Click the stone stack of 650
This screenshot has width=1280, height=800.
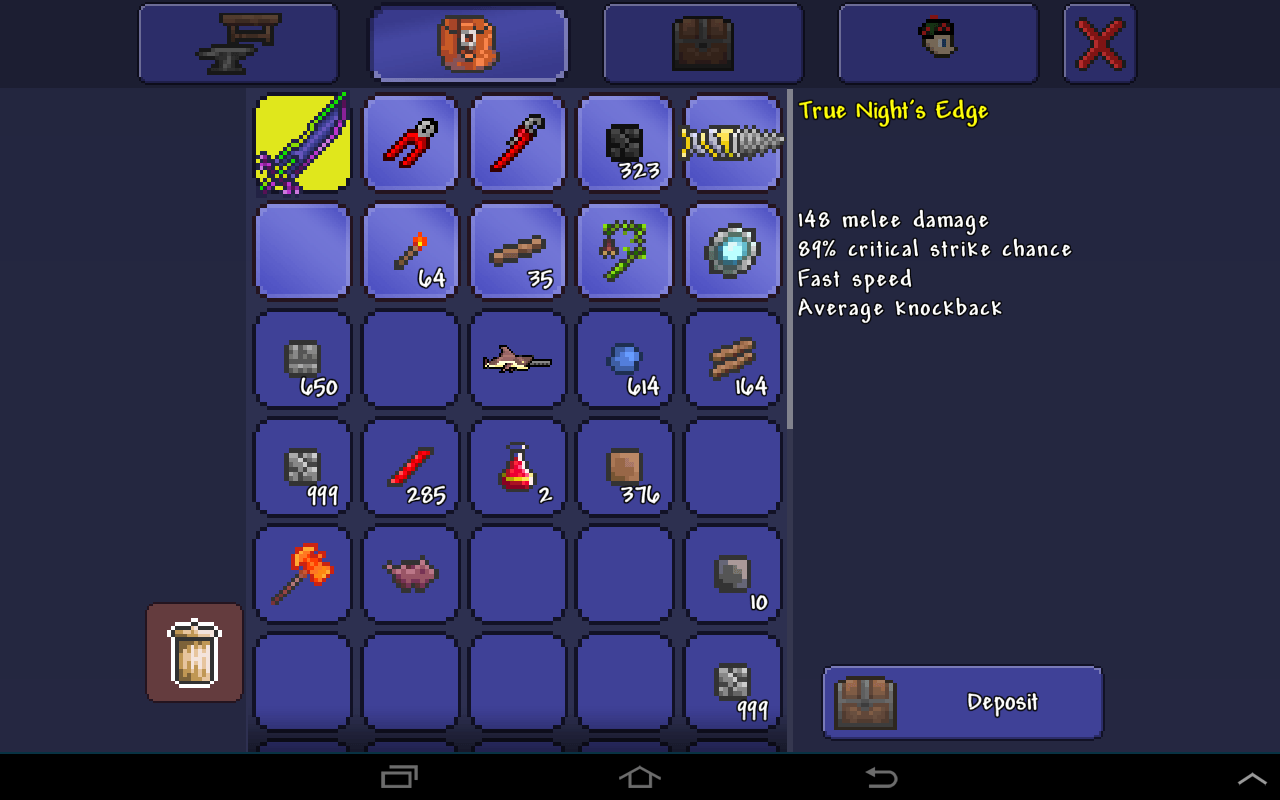302,359
